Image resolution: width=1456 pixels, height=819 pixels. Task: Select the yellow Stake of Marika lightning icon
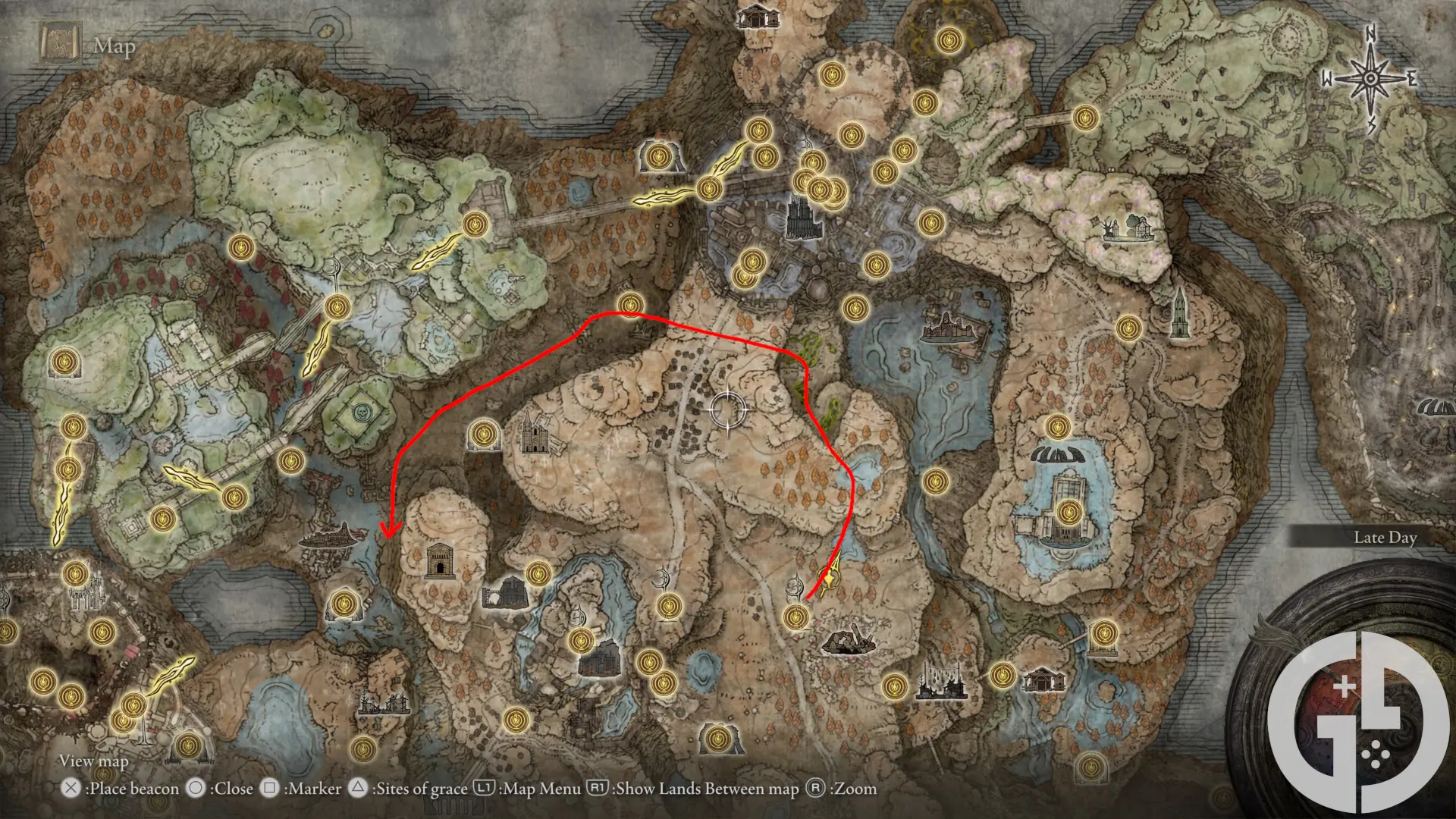(828, 580)
